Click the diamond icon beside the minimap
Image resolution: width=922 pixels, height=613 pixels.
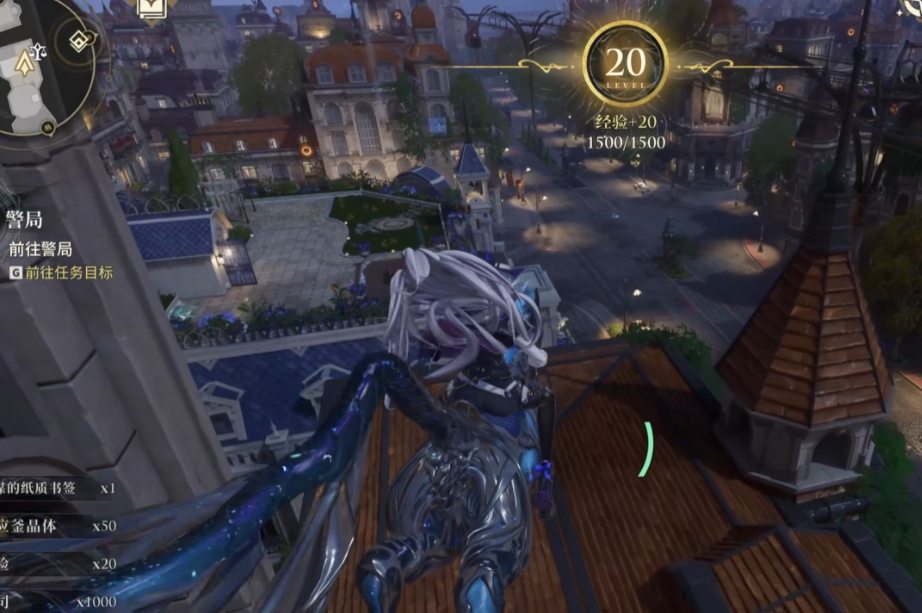pos(79,42)
